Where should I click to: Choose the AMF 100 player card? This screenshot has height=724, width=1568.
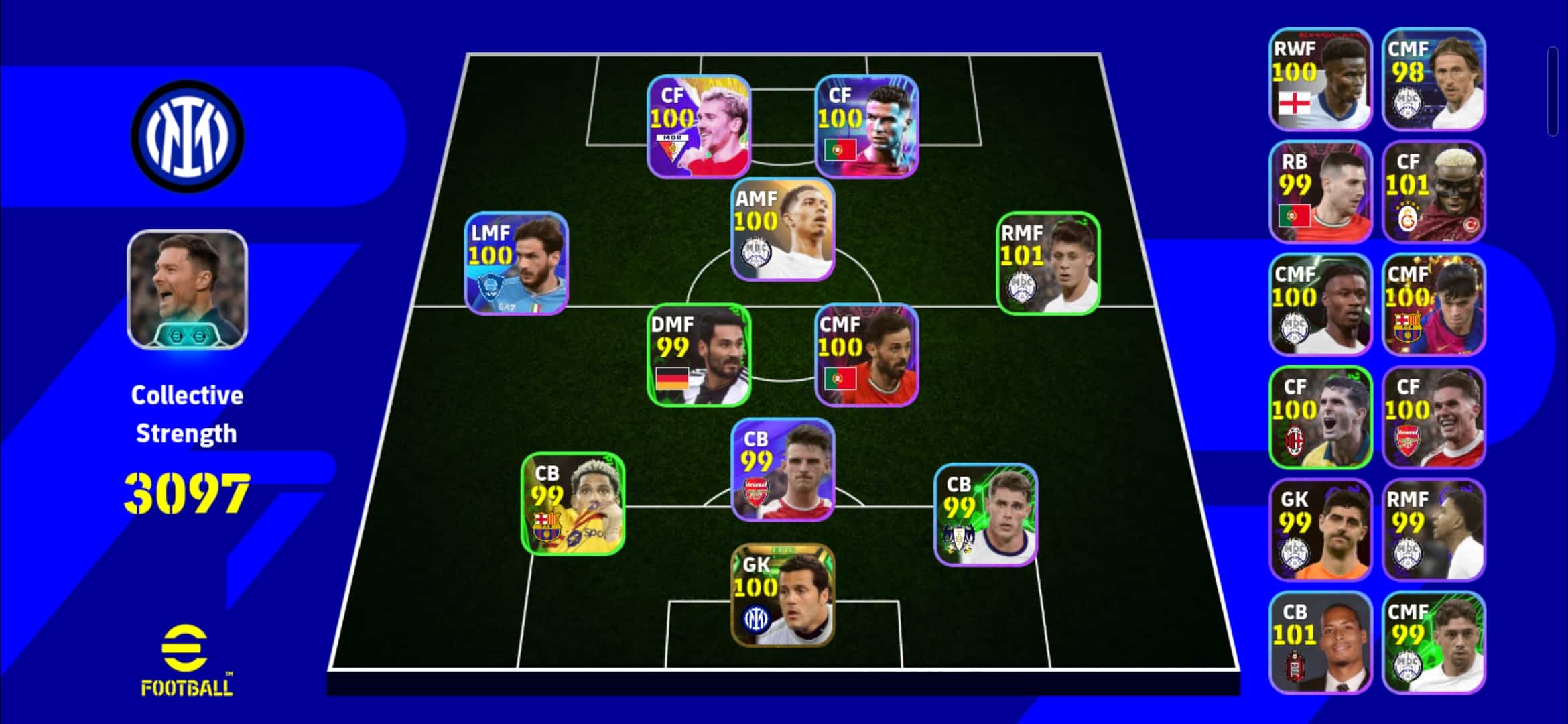(x=782, y=229)
